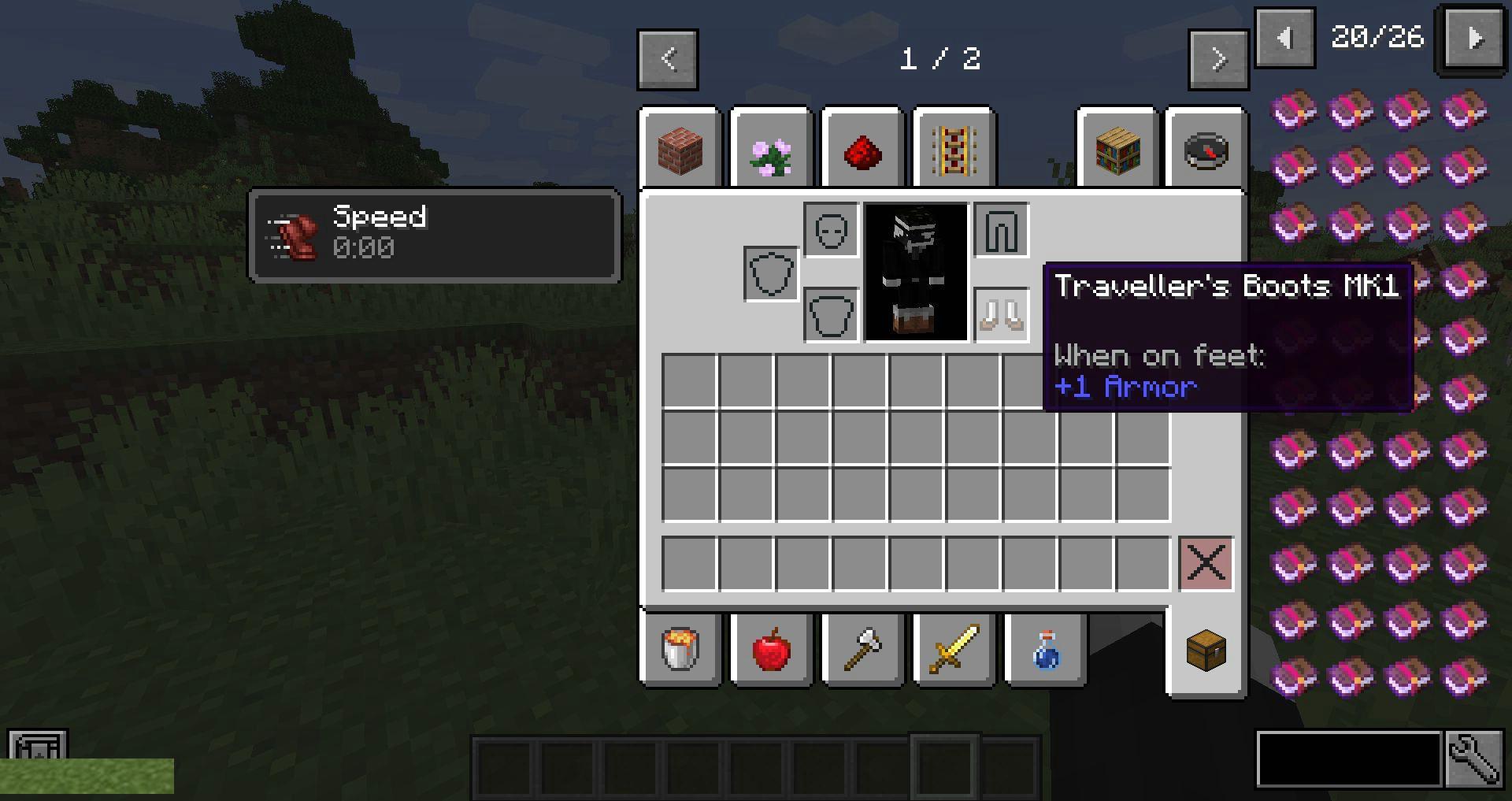Open the compass Search Items tab
Screen dimensions: 1512x801
pos(1206,150)
